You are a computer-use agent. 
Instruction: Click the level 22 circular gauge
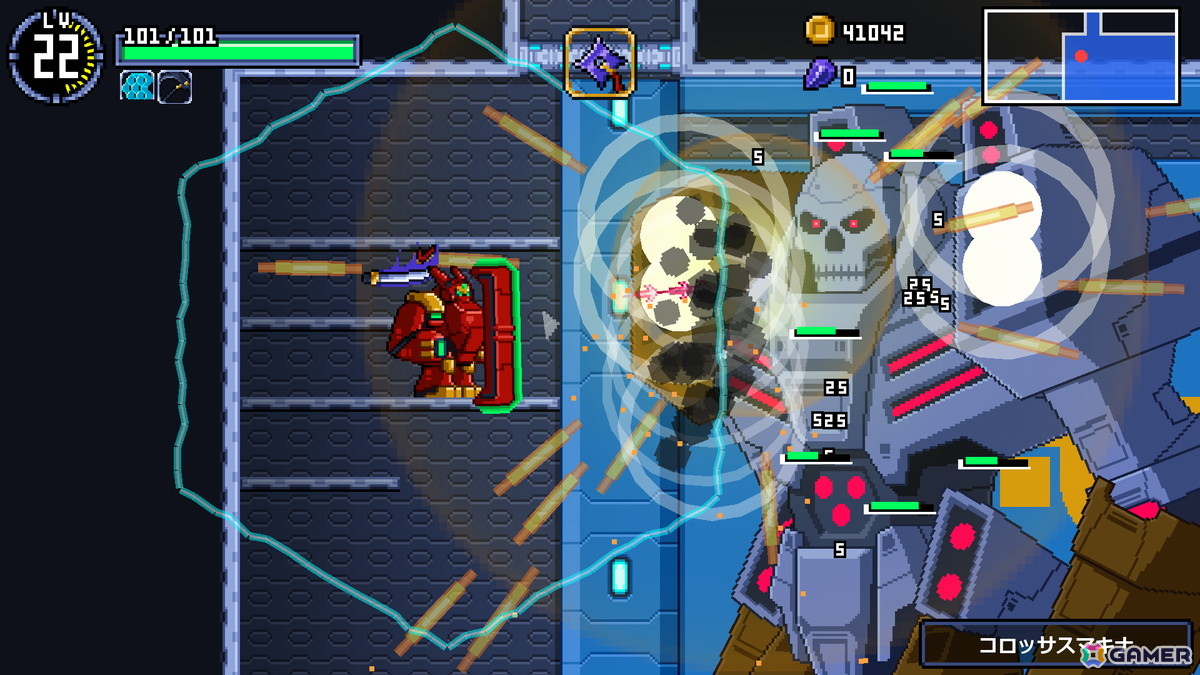[55, 56]
